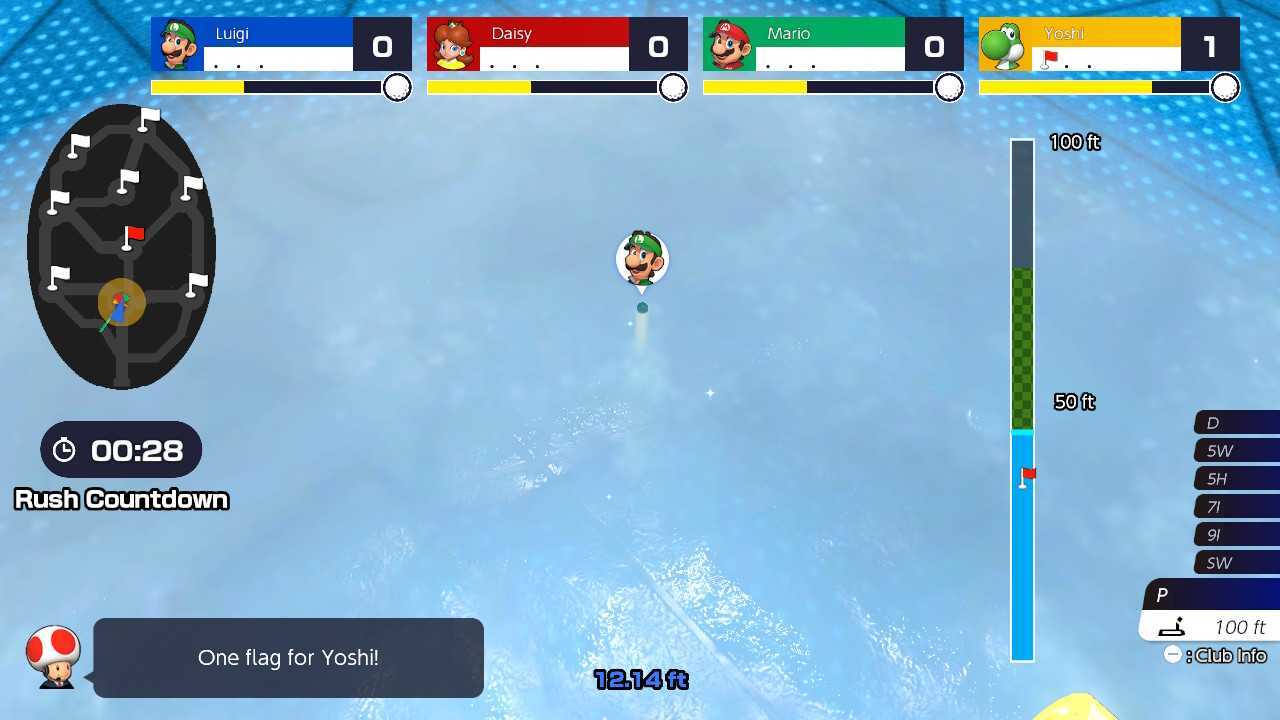Viewport: 1280px width, 720px height.
Task: Select Mario's portrait in the scoreboard
Action: (728, 44)
